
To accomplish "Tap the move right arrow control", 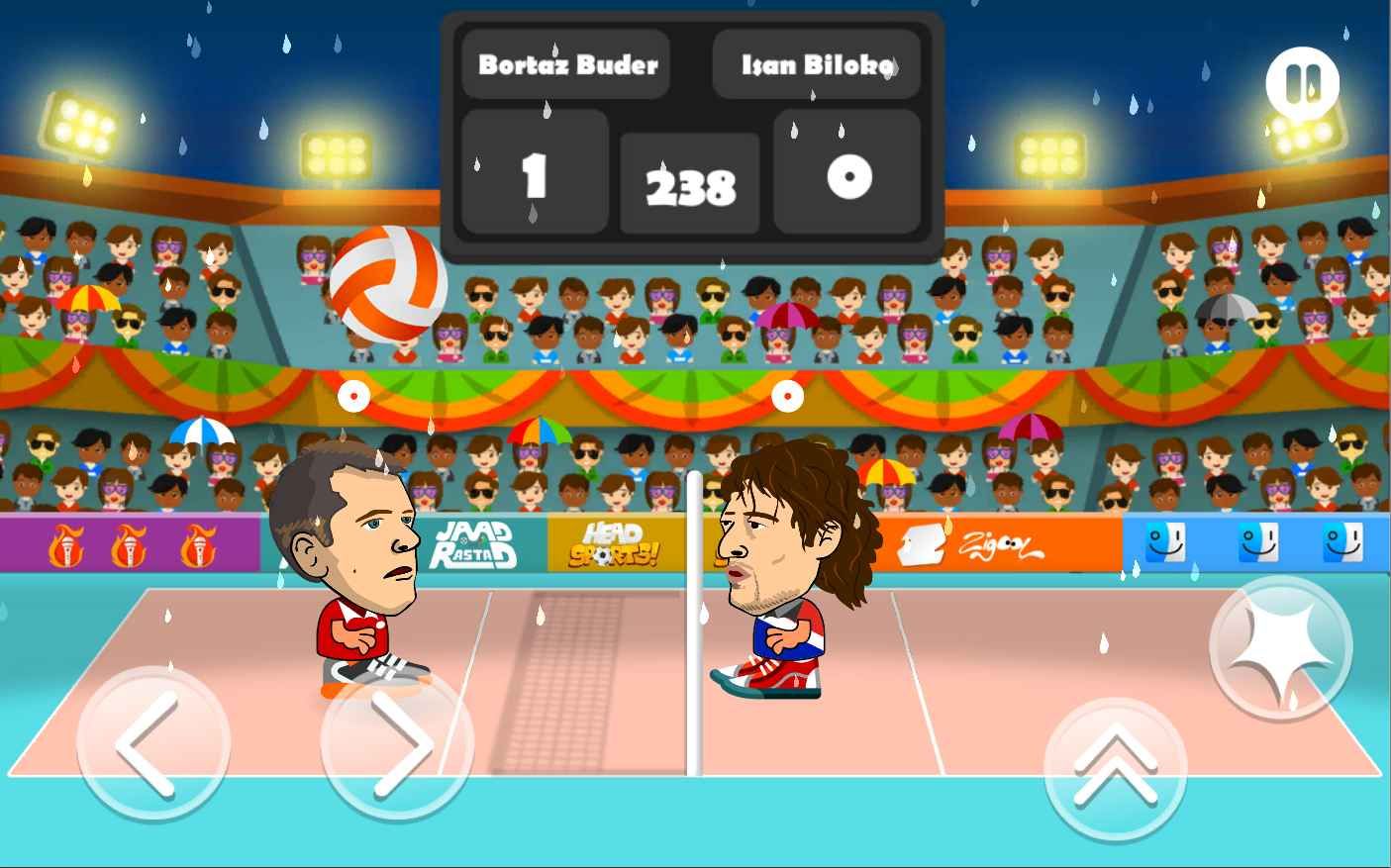I will click(396, 743).
